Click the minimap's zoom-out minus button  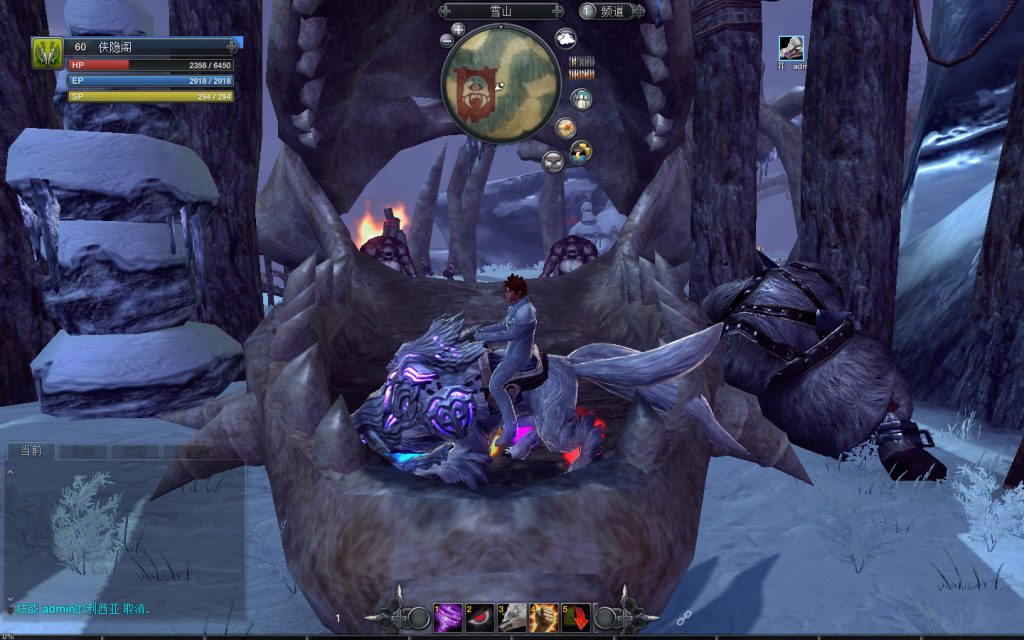pos(446,41)
